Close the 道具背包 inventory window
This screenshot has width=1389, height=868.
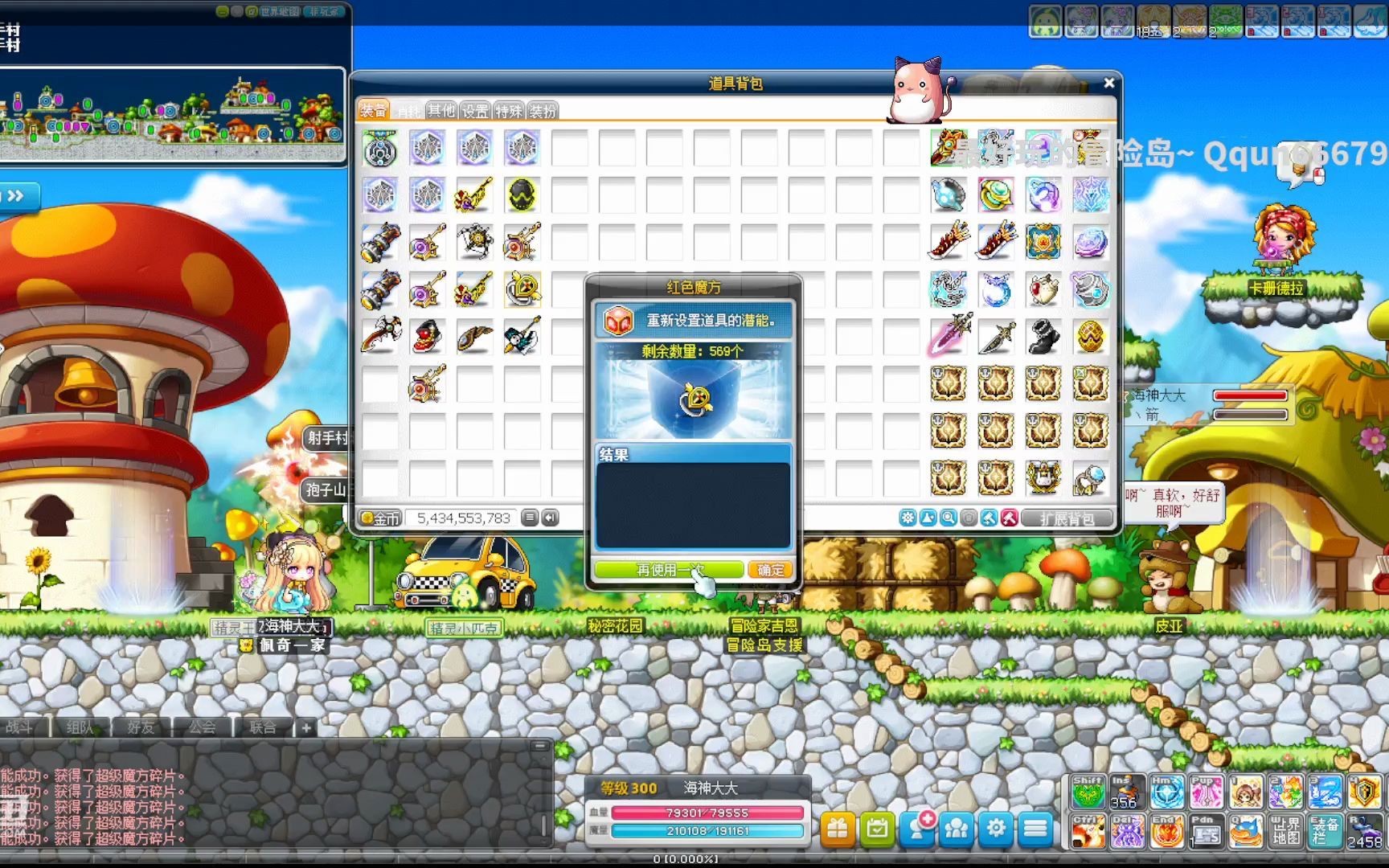click(x=1109, y=83)
